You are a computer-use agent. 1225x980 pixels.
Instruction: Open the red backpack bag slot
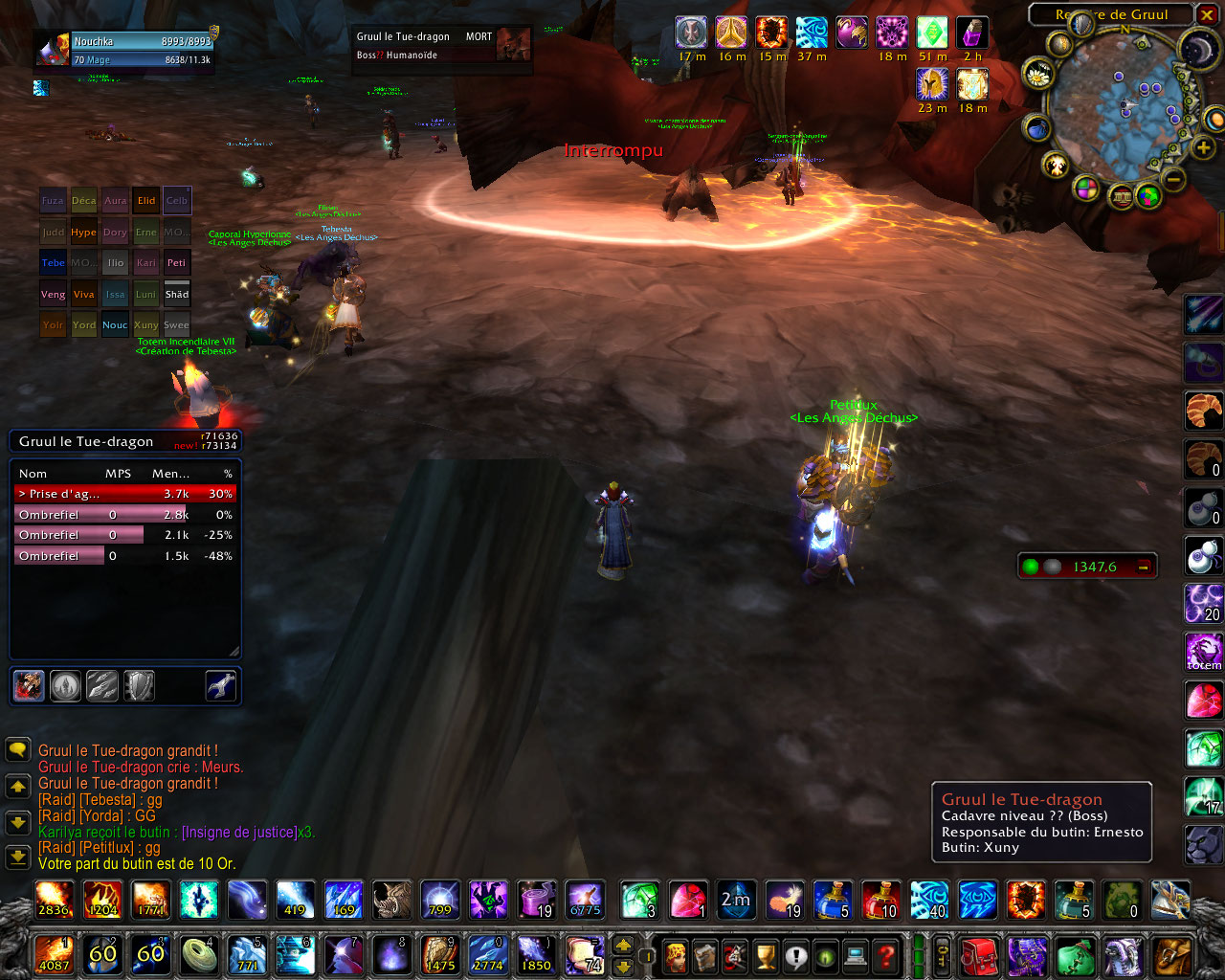tap(978, 955)
